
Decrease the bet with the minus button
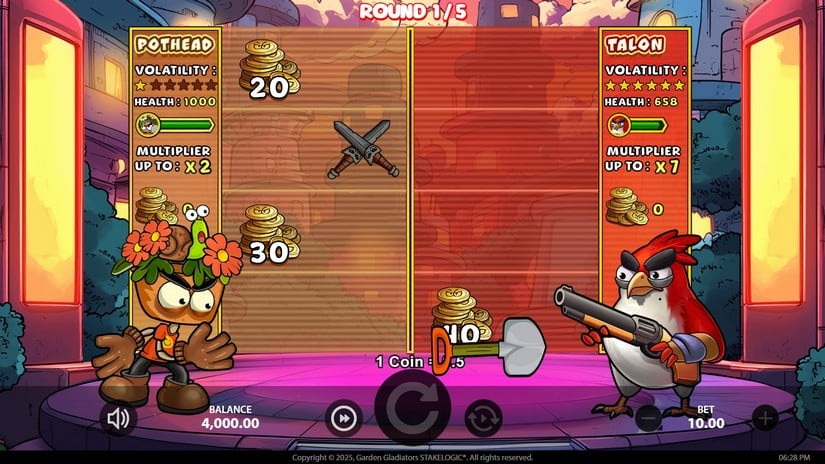point(648,418)
